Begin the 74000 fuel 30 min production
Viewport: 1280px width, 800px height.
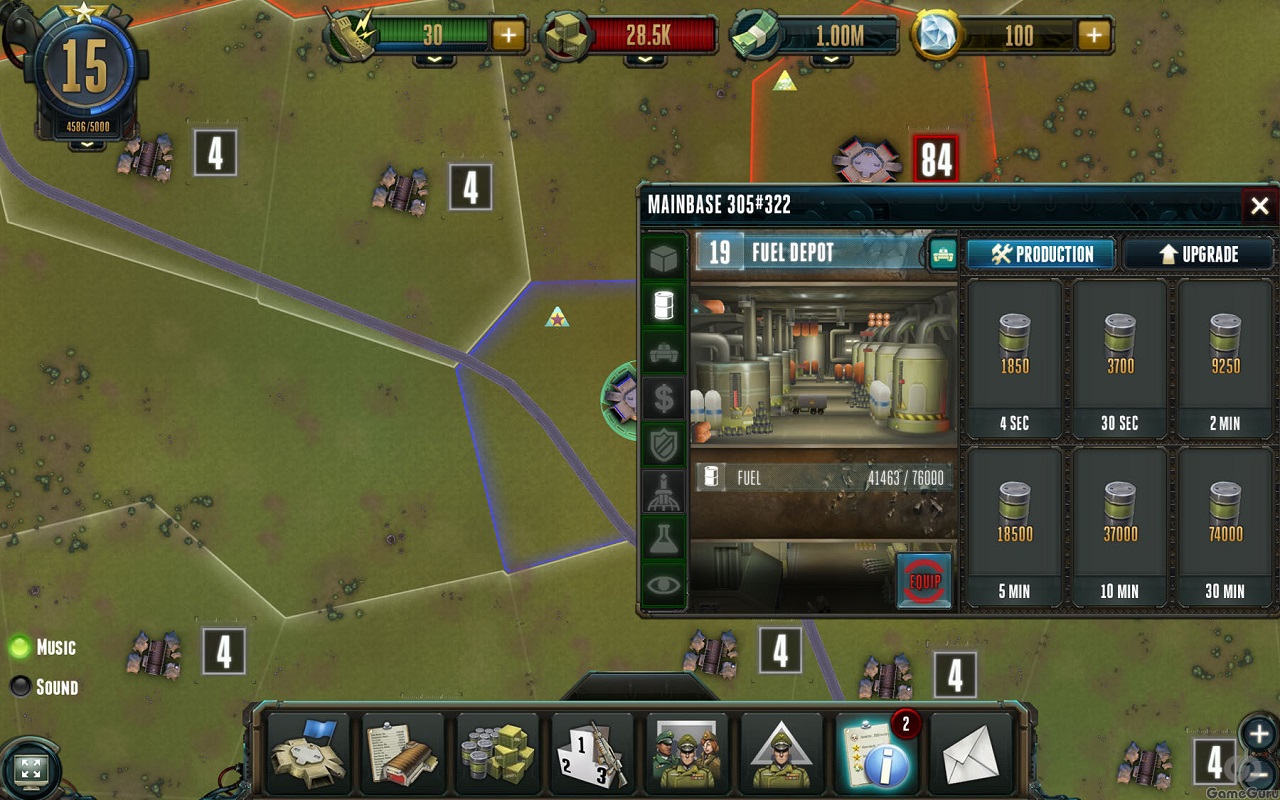pos(1224,527)
